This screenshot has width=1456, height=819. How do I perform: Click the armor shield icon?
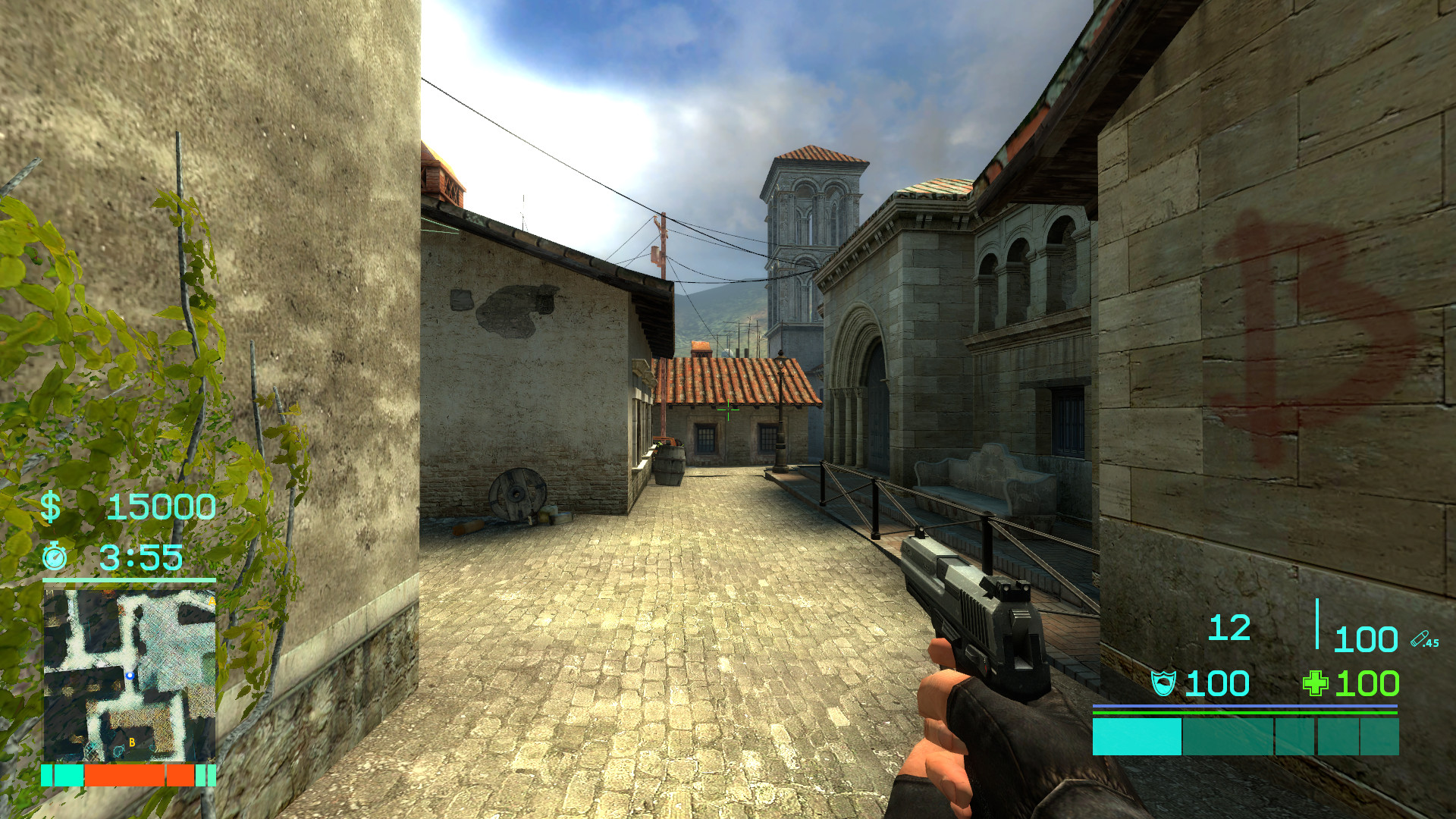click(1166, 683)
